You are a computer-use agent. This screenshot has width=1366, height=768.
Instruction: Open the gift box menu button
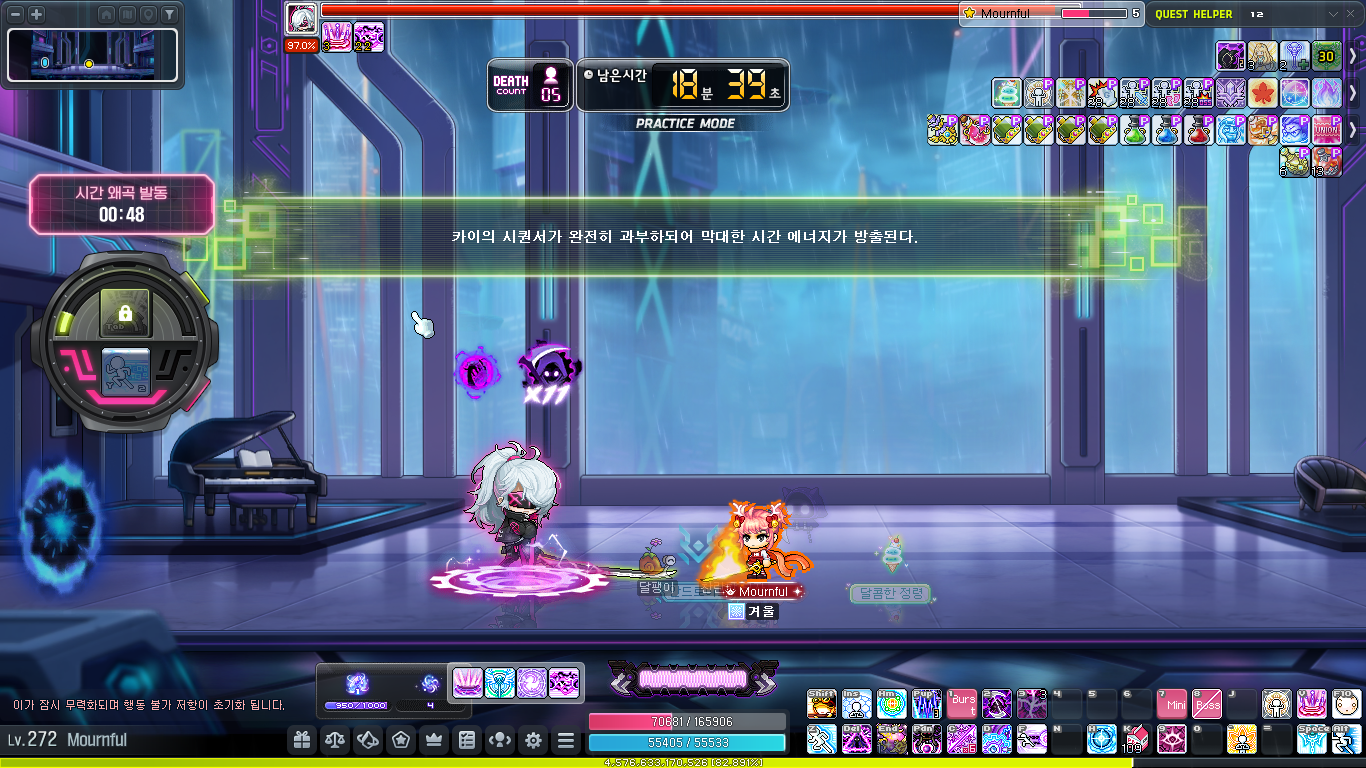301,740
